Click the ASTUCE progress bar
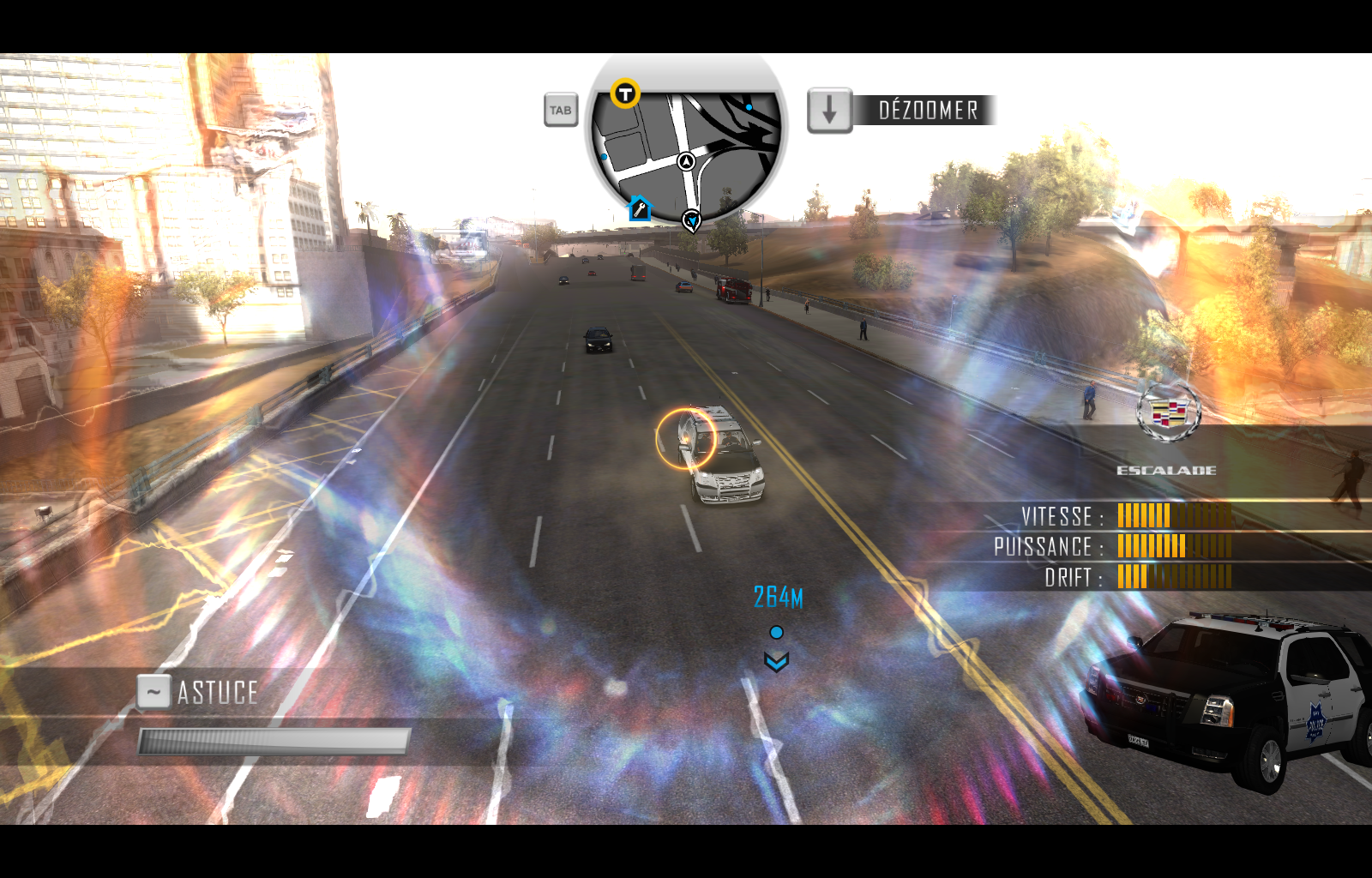 (273, 740)
